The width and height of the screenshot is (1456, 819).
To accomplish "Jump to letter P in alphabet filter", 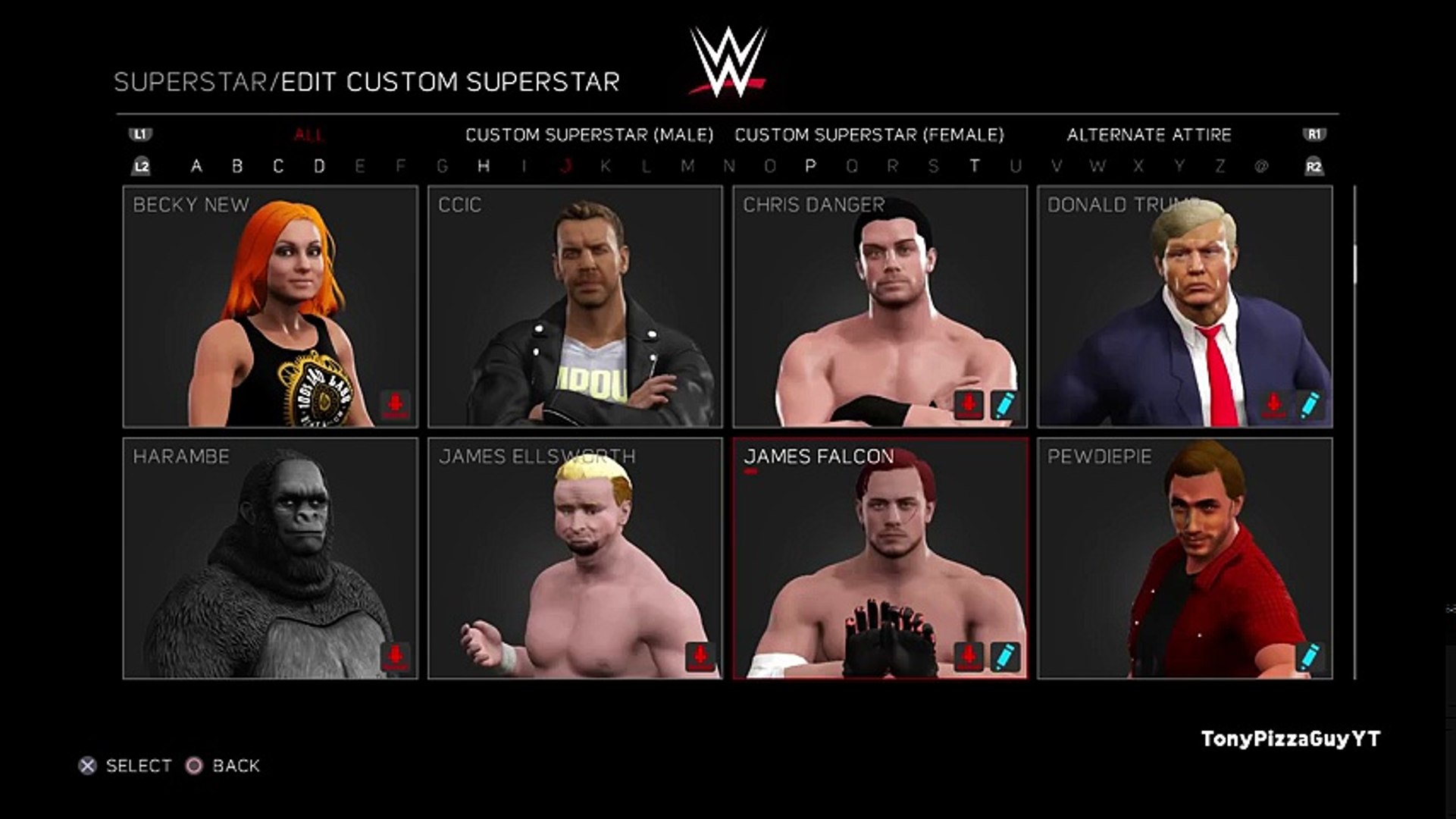I will point(810,166).
